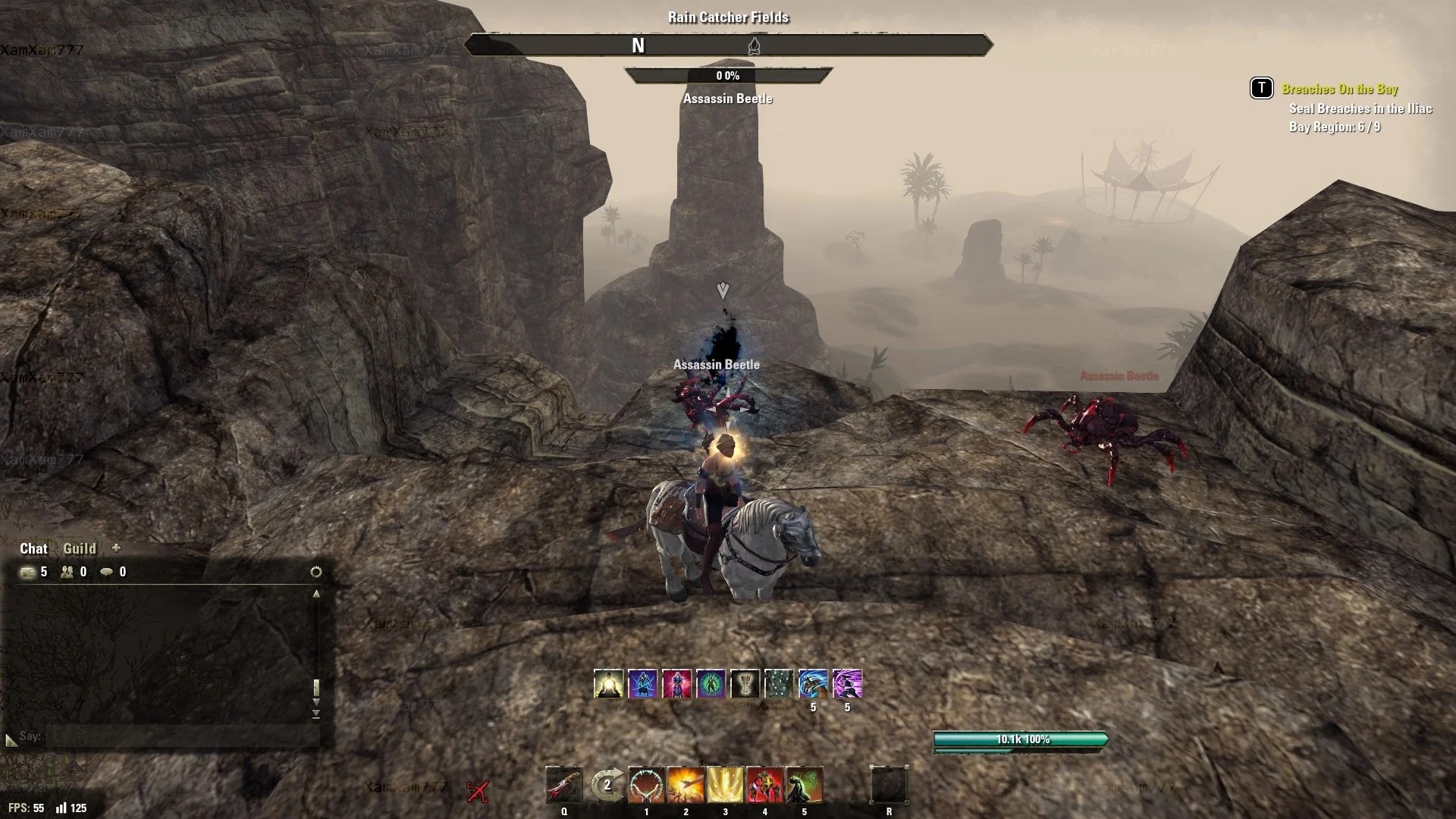Trigger the golden light burst ability
Image resolution: width=1456 pixels, height=819 pixels.
[725, 785]
